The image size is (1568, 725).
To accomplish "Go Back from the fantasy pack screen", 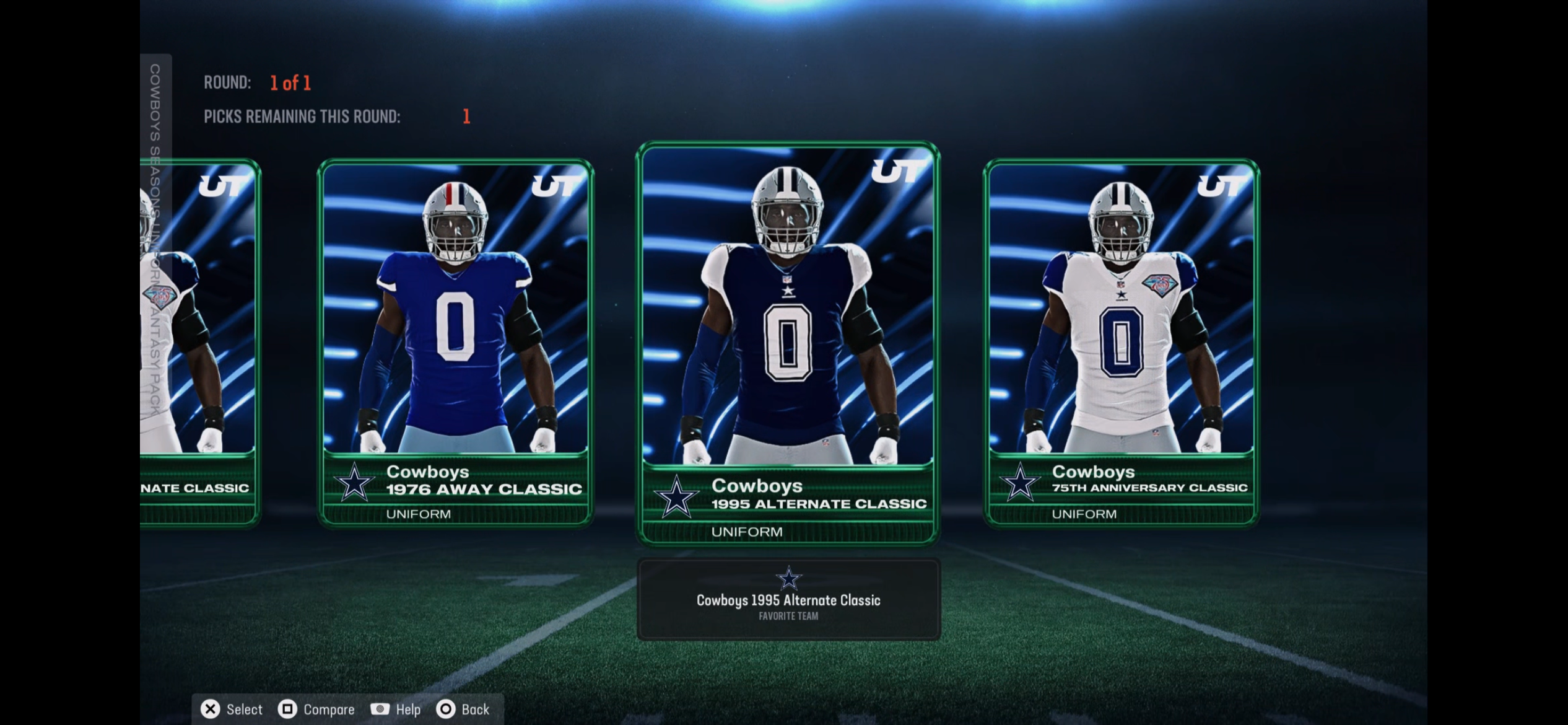I will tap(463, 710).
